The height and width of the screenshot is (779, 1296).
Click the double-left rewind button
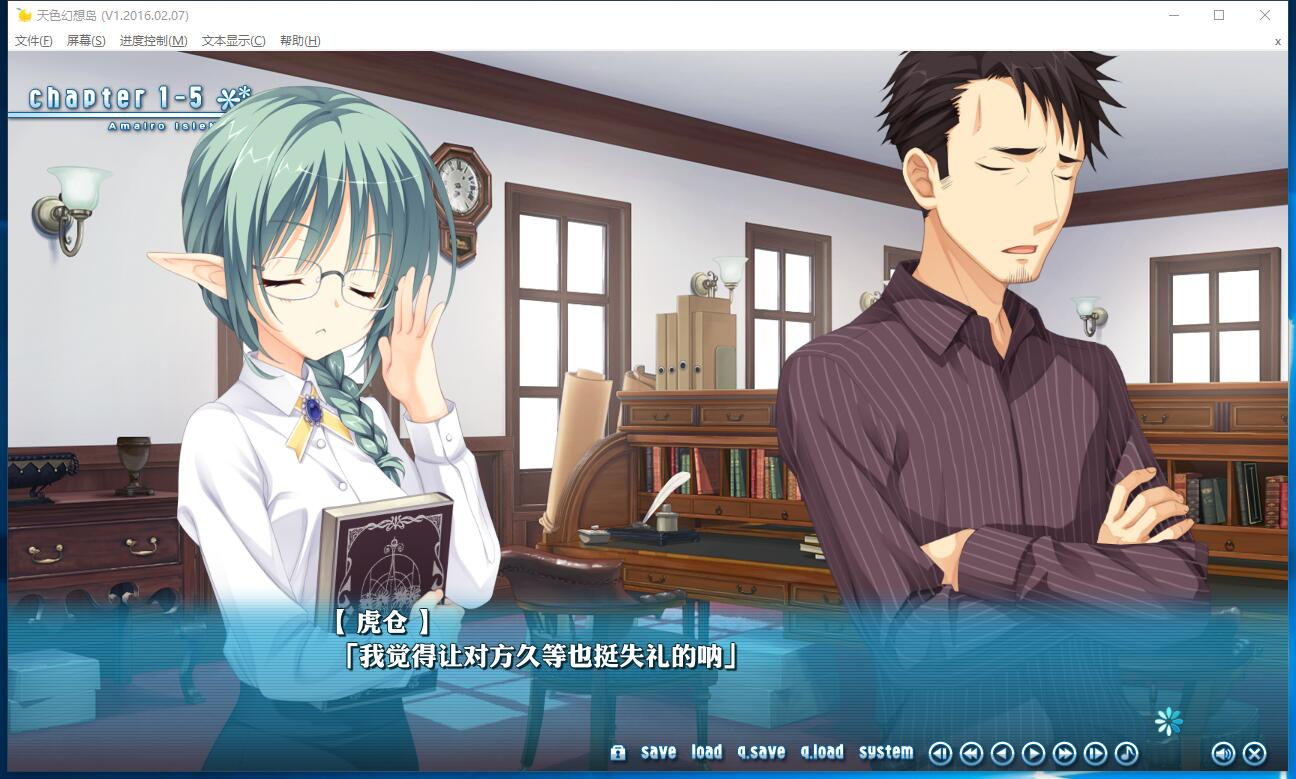click(971, 753)
